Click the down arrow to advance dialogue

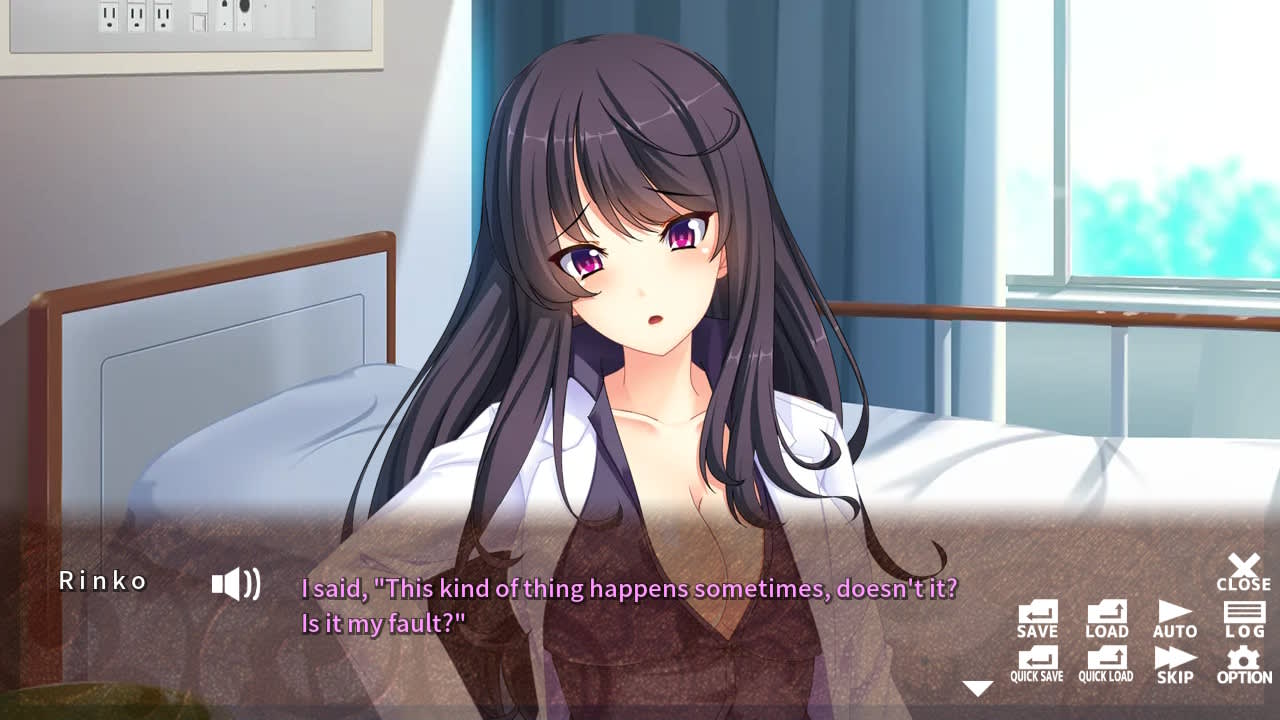point(976,686)
